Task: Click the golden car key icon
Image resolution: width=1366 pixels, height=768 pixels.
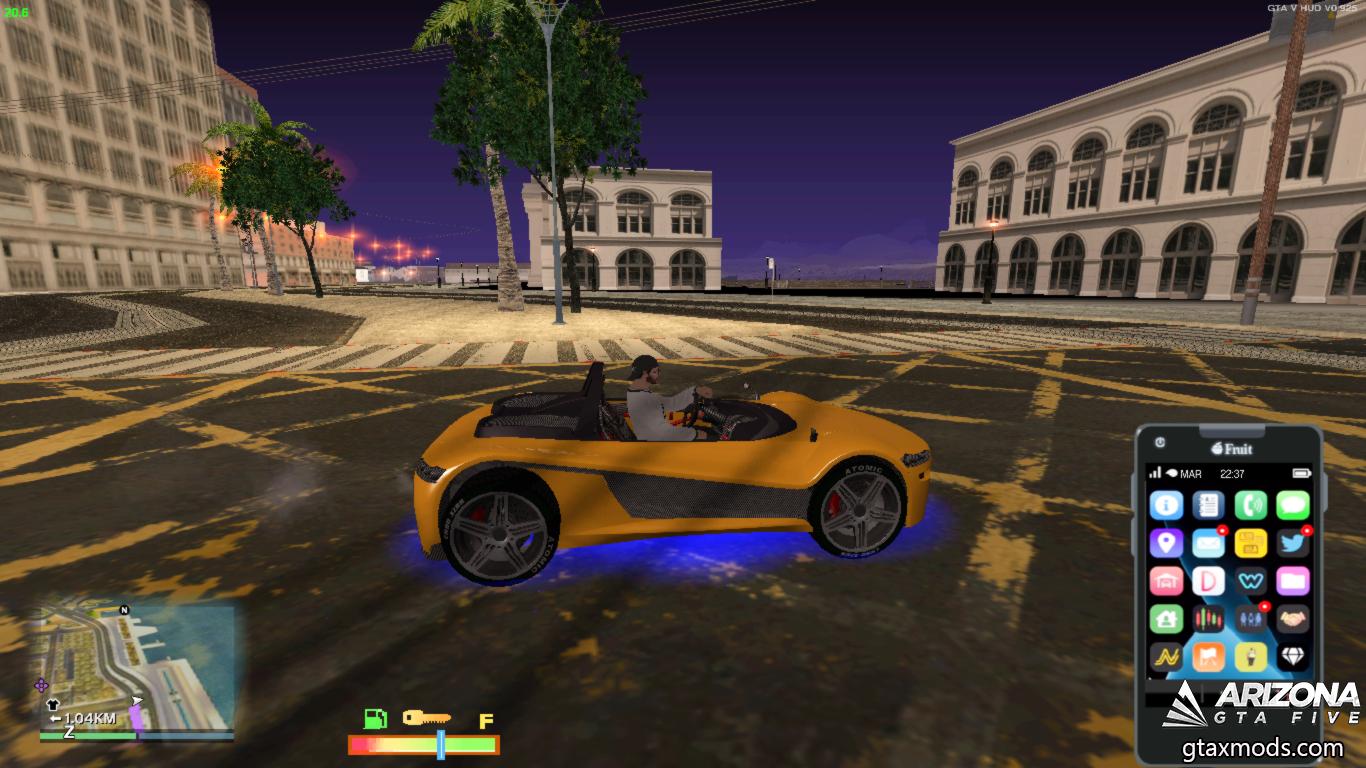Action: [x=426, y=718]
